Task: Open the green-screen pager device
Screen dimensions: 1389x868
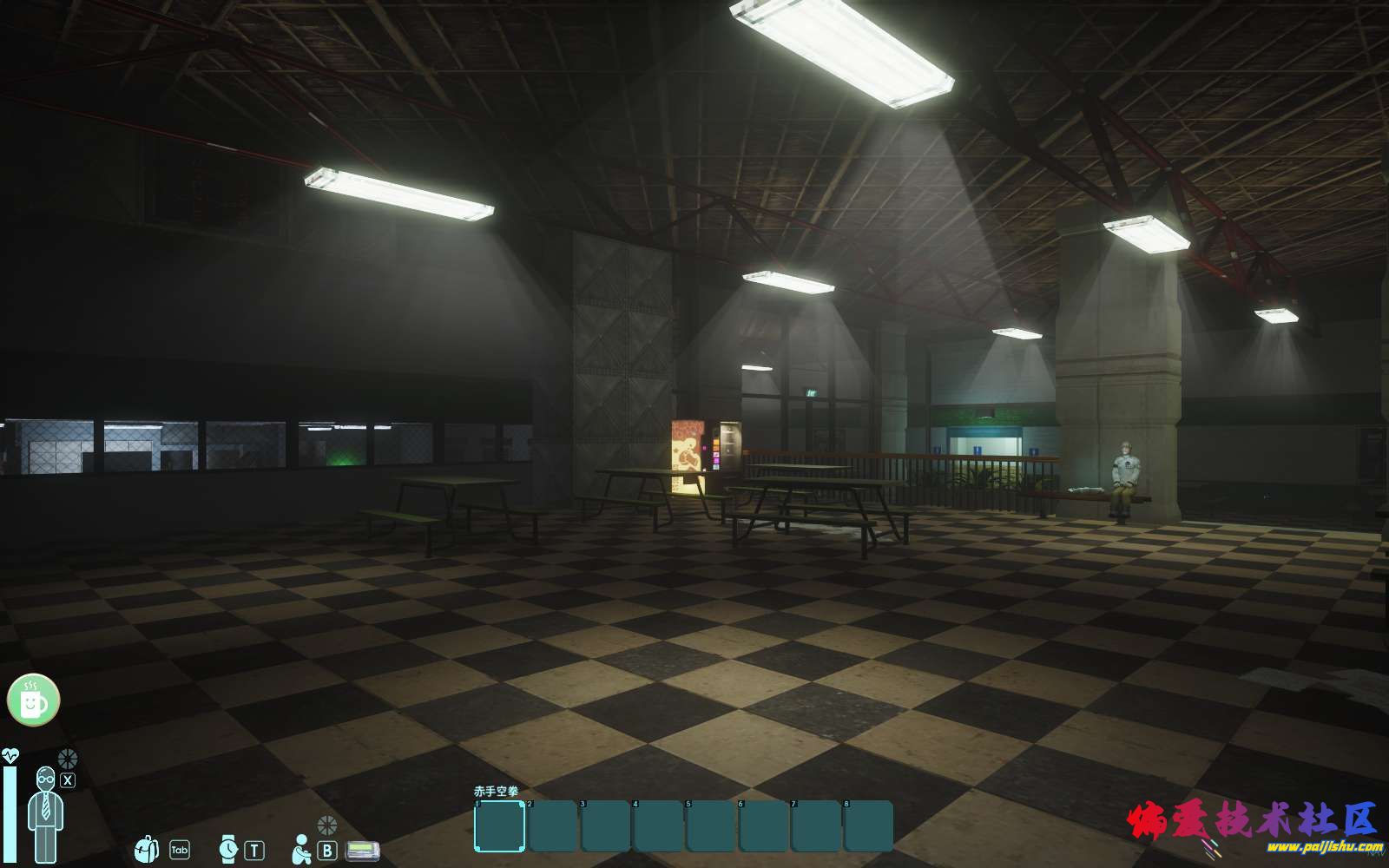Action: point(362,851)
